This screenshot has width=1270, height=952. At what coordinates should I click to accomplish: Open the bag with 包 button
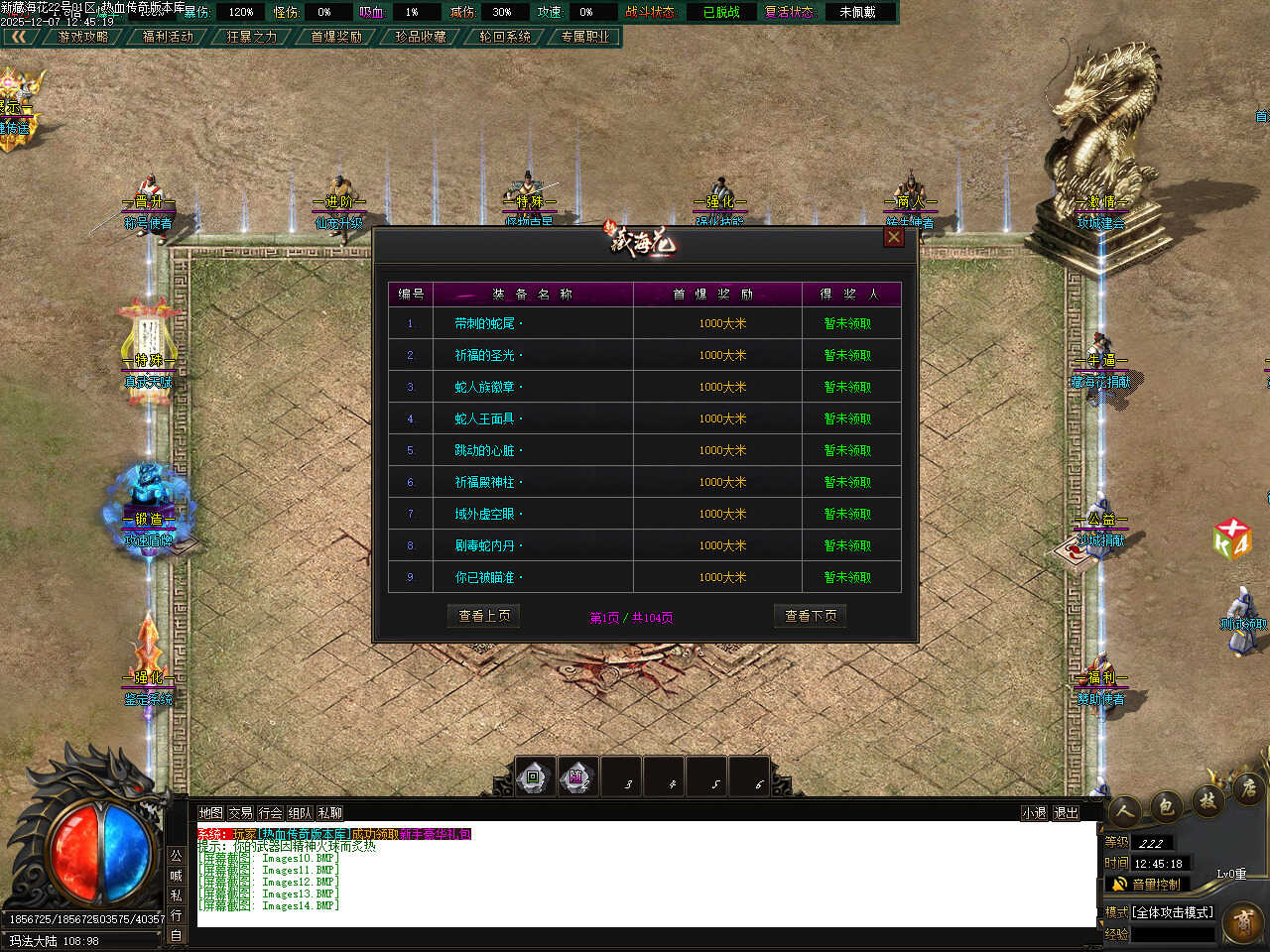click(x=1167, y=805)
